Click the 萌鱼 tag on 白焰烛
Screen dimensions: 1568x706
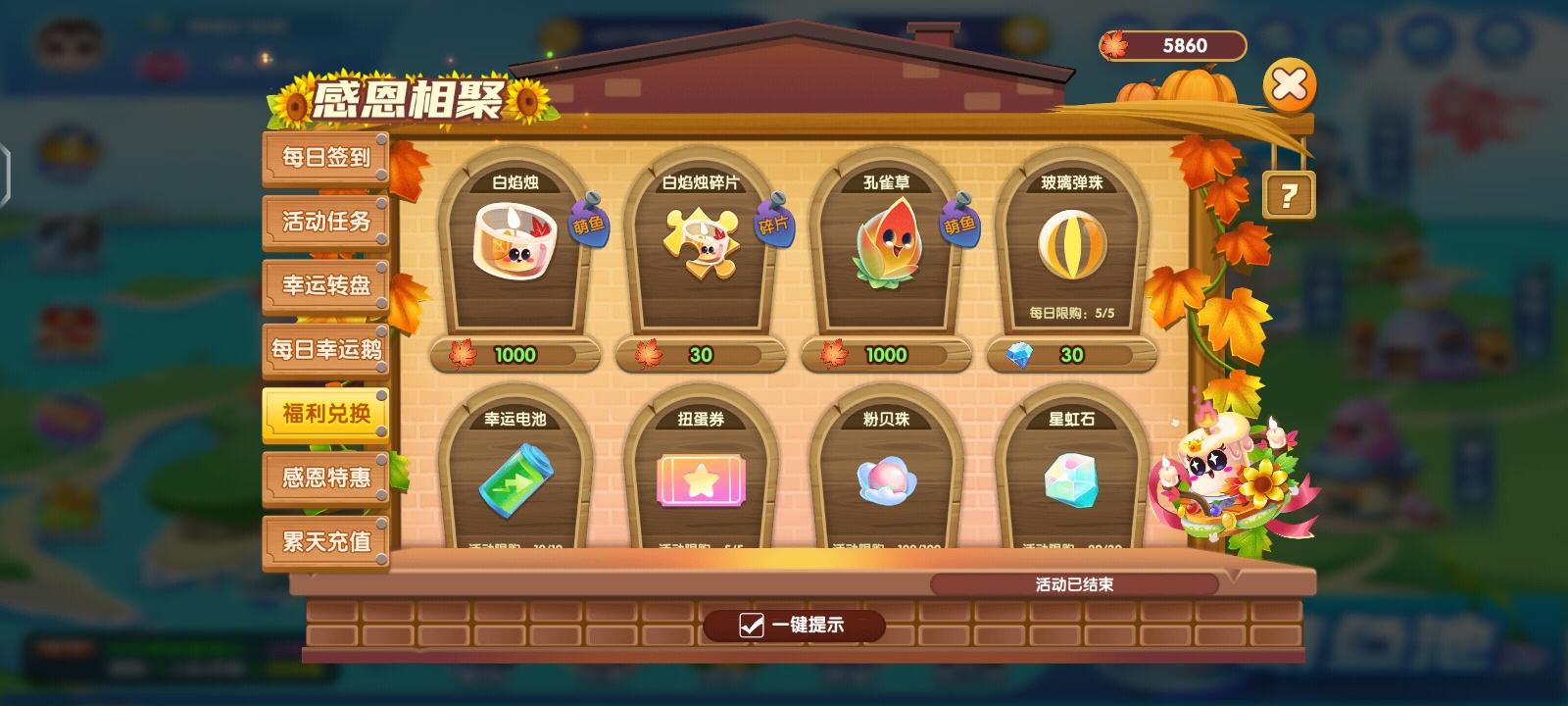pyautogui.click(x=589, y=227)
